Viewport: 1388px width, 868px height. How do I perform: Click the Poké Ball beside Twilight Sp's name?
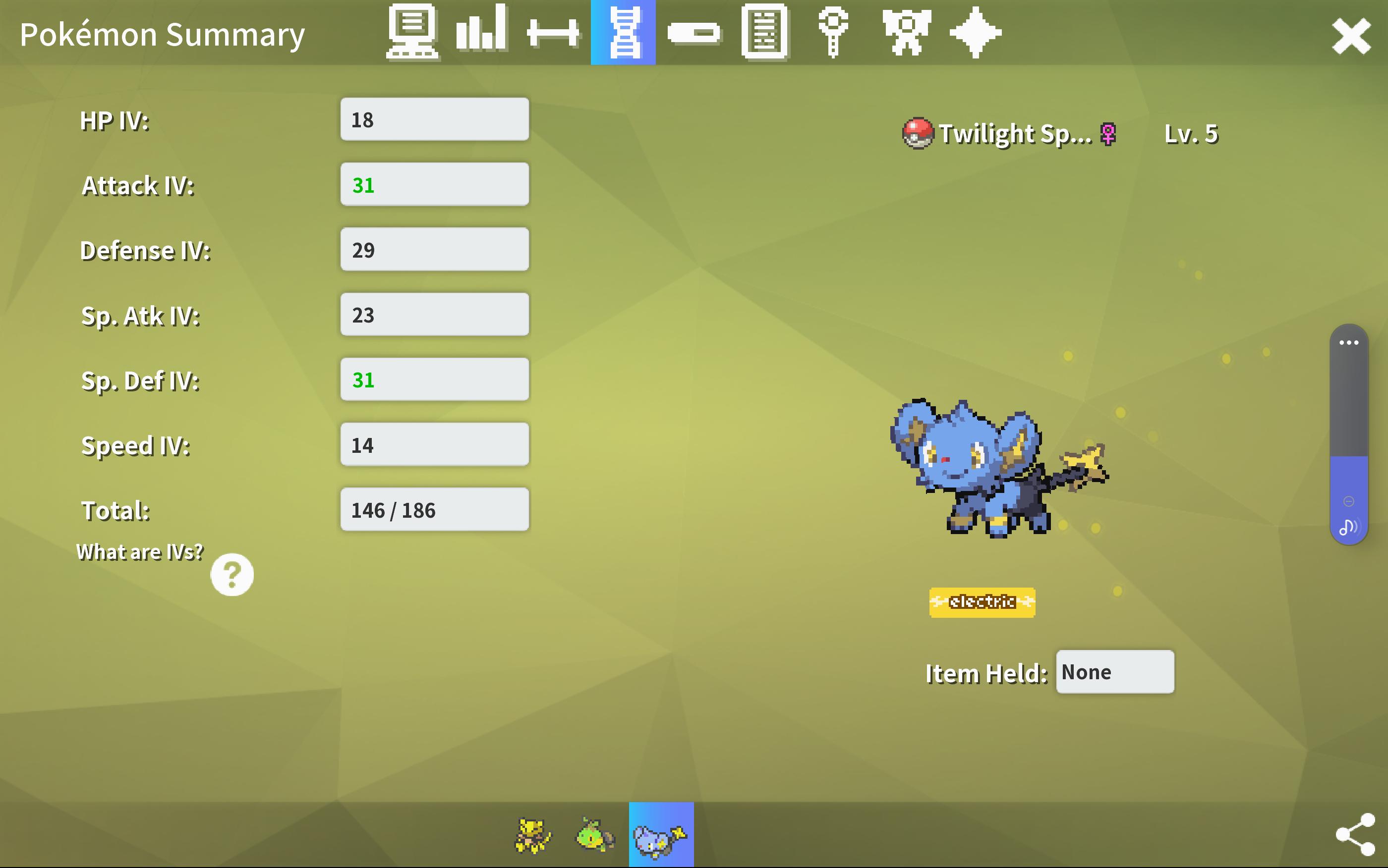(919, 133)
